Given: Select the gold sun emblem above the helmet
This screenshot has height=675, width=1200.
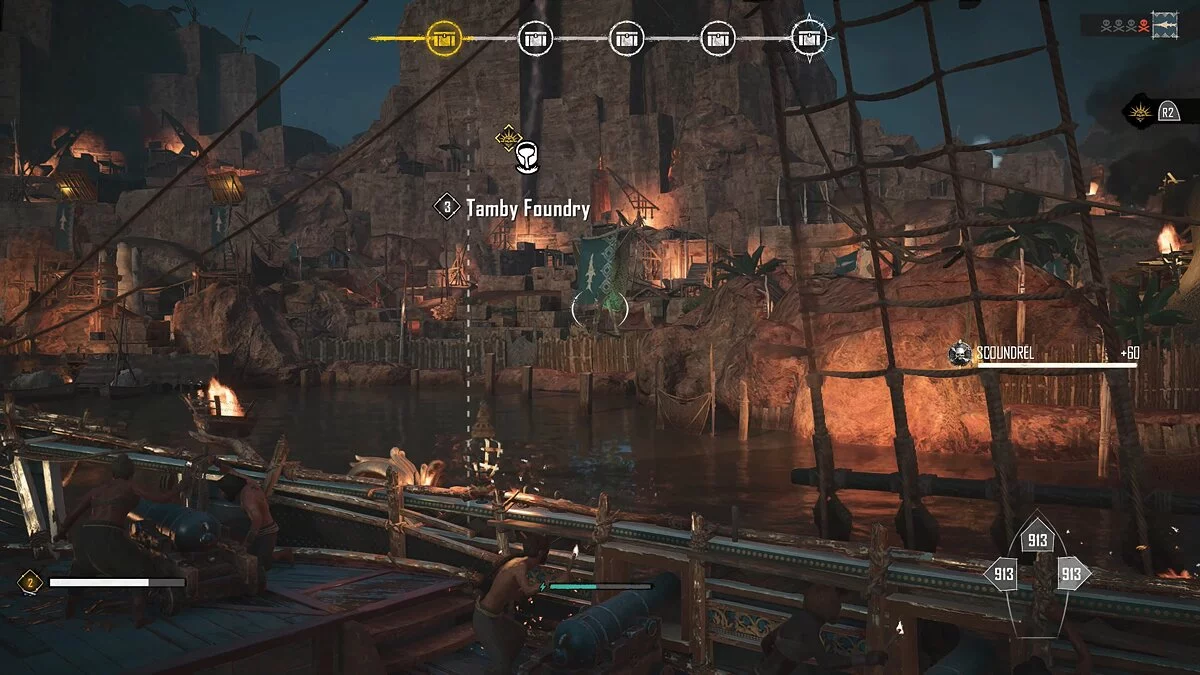Looking at the screenshot, I should [x=508, y=137].
